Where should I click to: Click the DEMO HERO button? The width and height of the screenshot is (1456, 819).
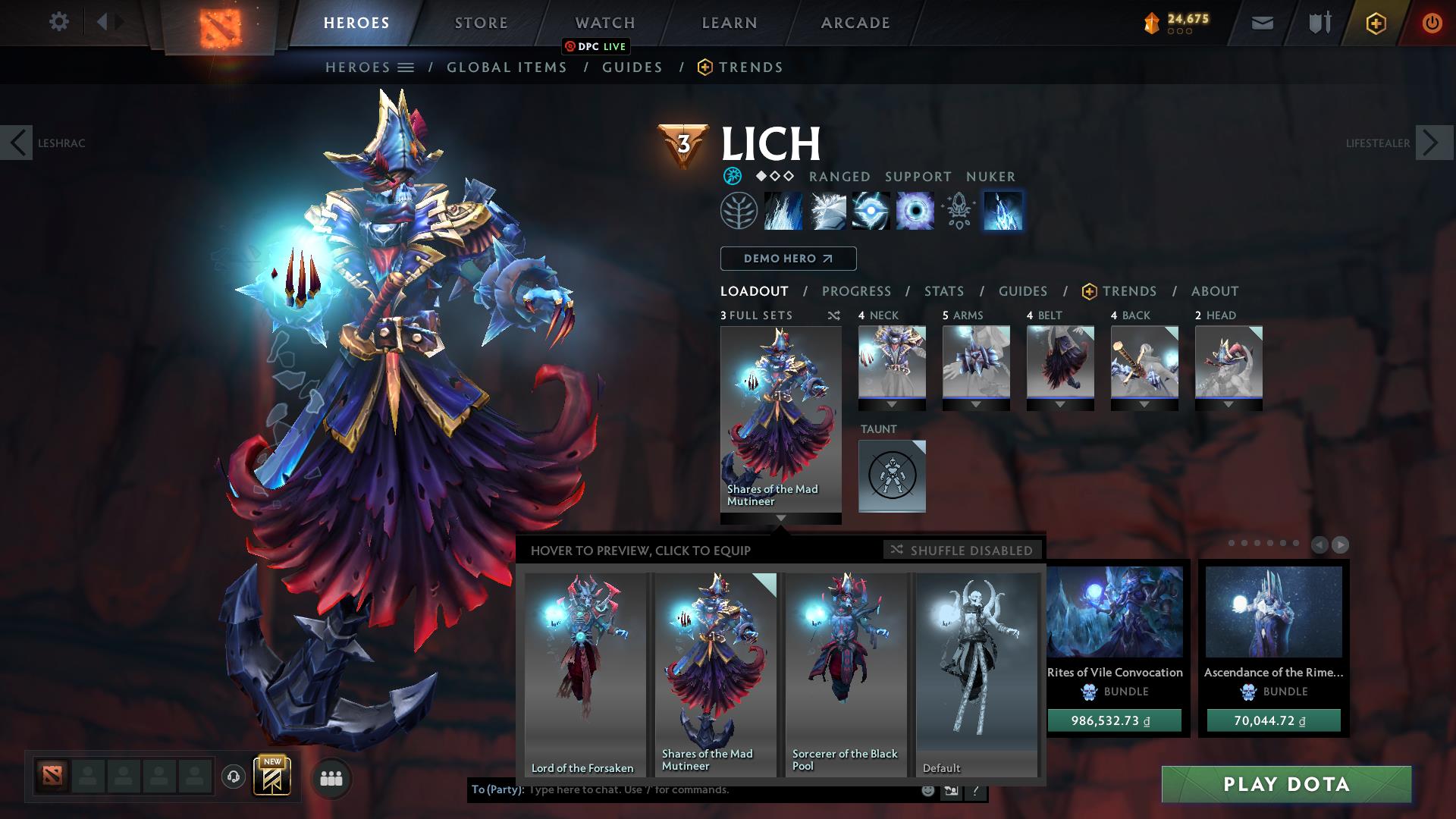pos(787,259)
